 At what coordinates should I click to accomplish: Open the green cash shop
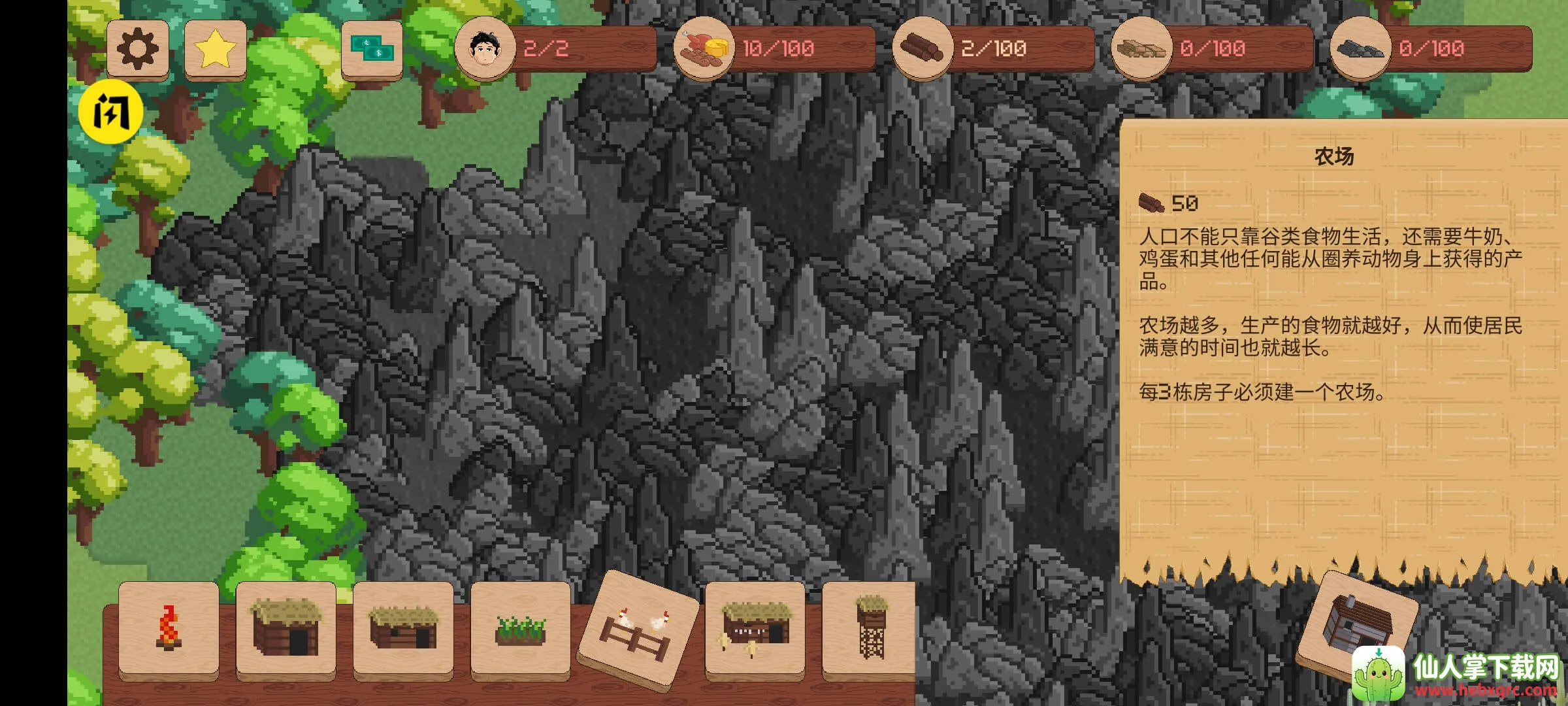tap(372, 50)
